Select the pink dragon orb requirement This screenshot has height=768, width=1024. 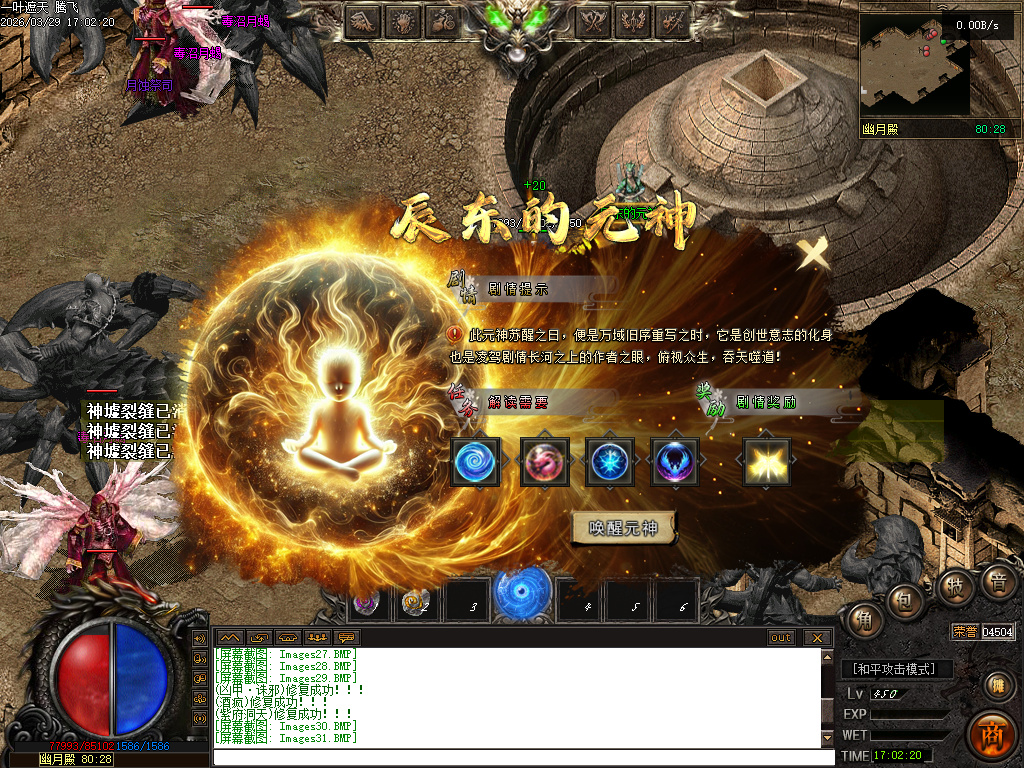pyautogui.click(x=545, y=462)
